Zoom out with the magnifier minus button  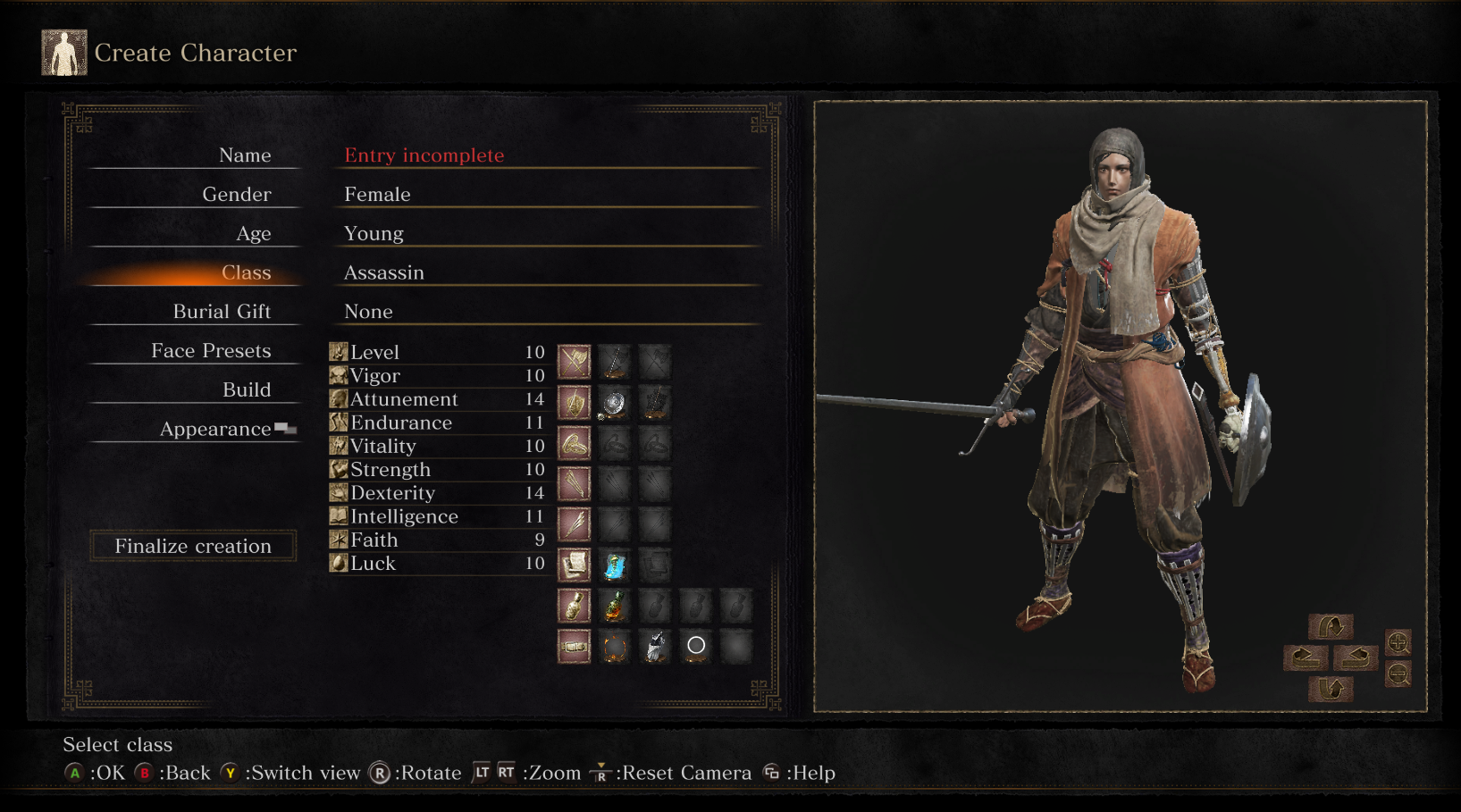pos(1398,674)
